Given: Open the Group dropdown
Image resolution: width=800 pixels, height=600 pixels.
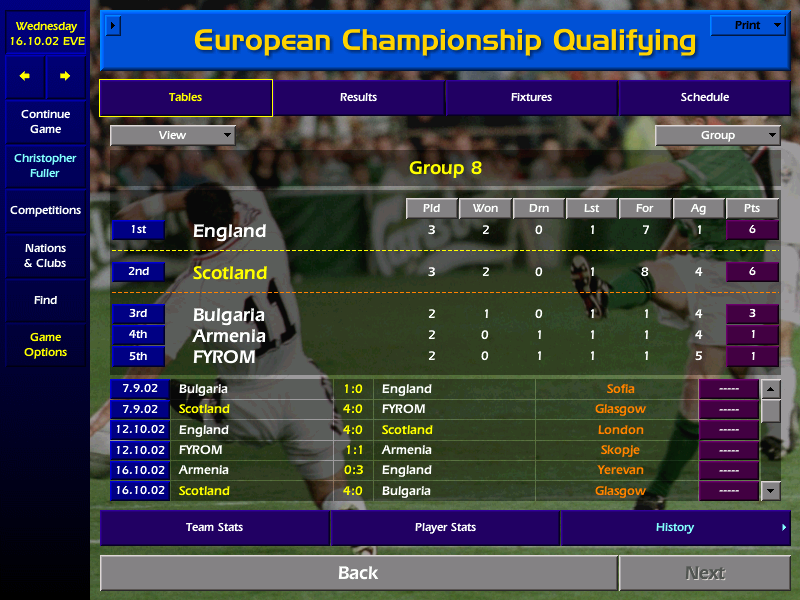Looking at the screenshot, I should tap(717, 135).
